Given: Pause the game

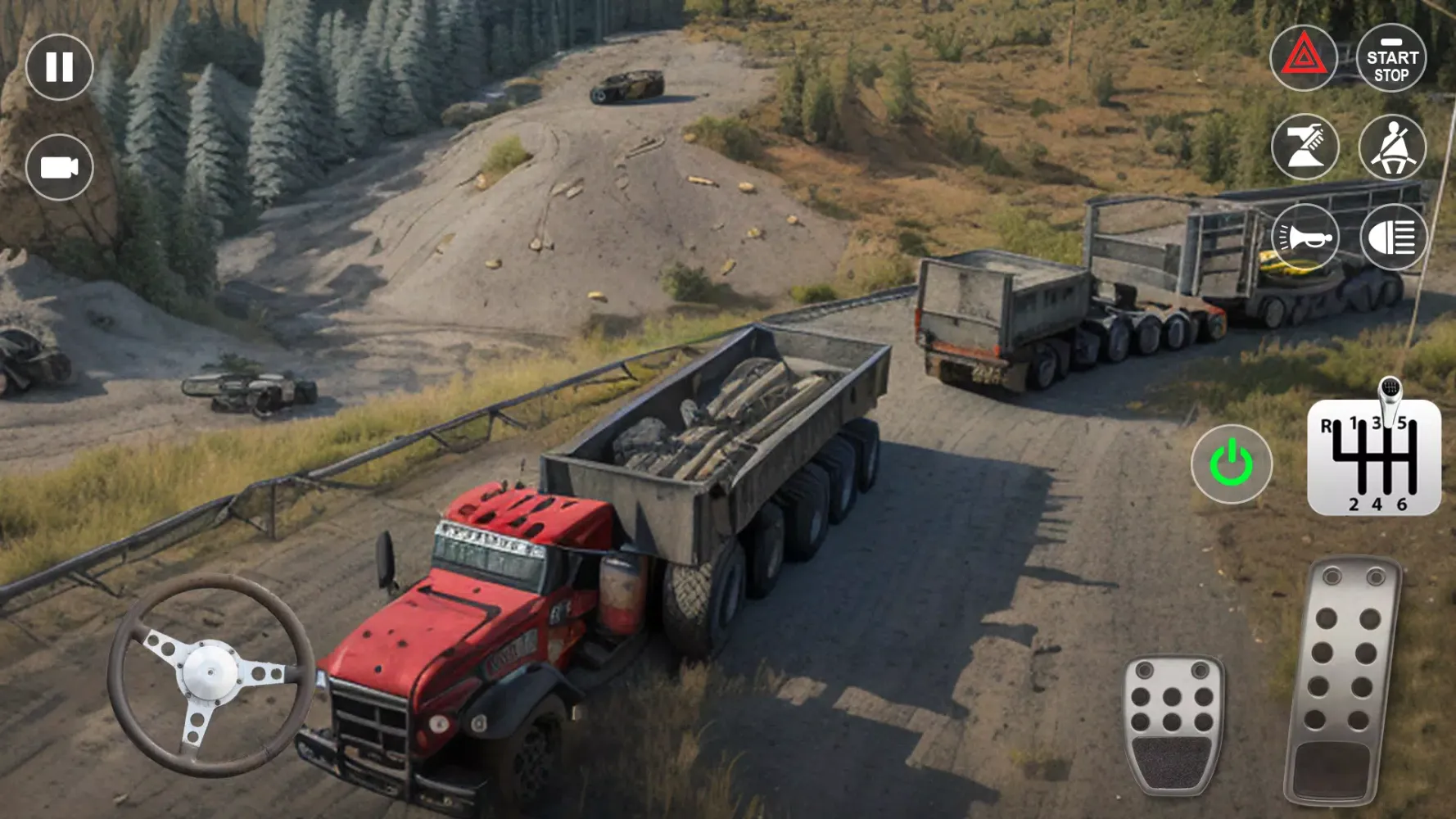Looking at the screenshot, I should [x=59, y=67].
